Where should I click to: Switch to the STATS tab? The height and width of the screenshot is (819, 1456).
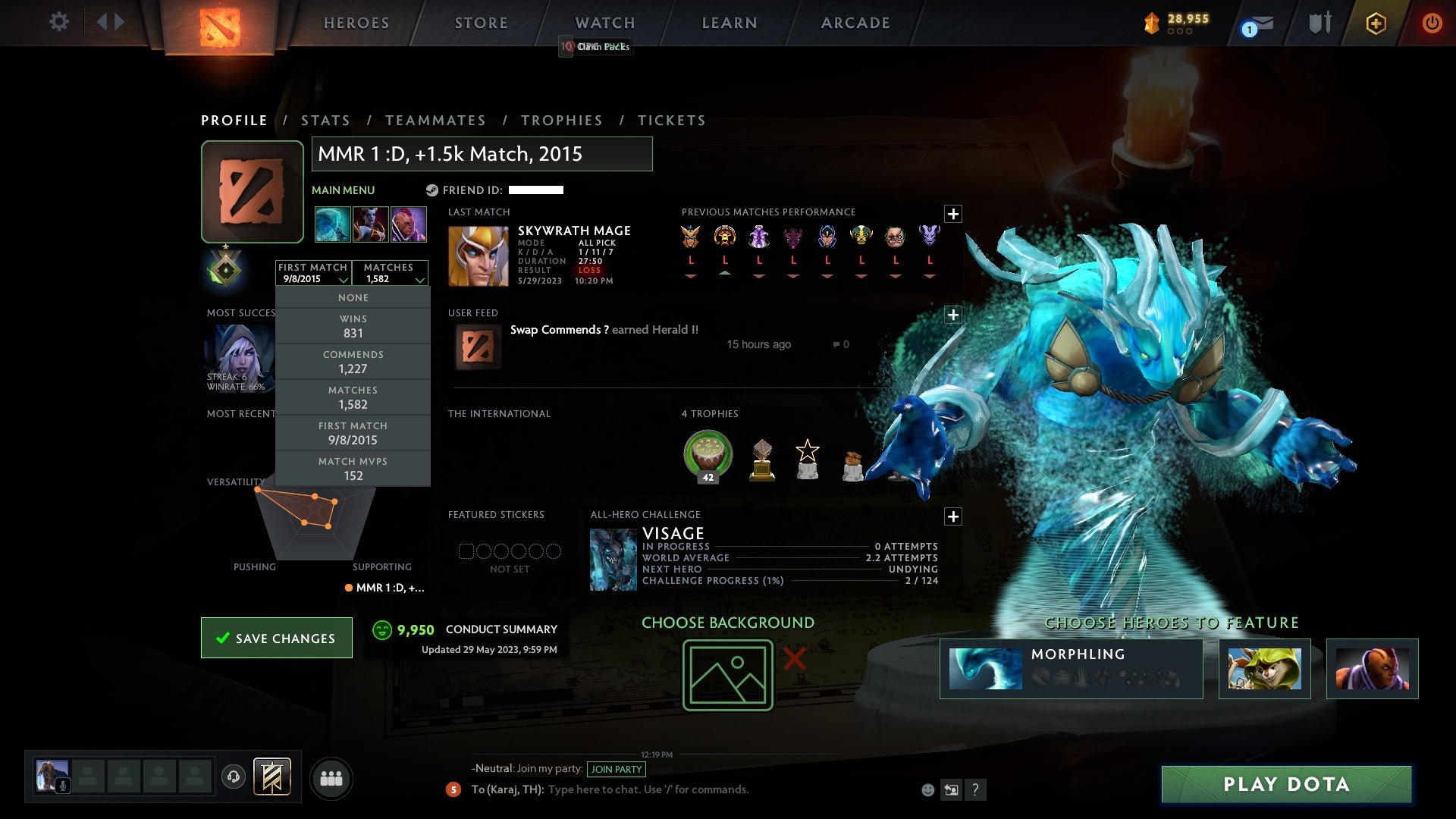(325, 120)
